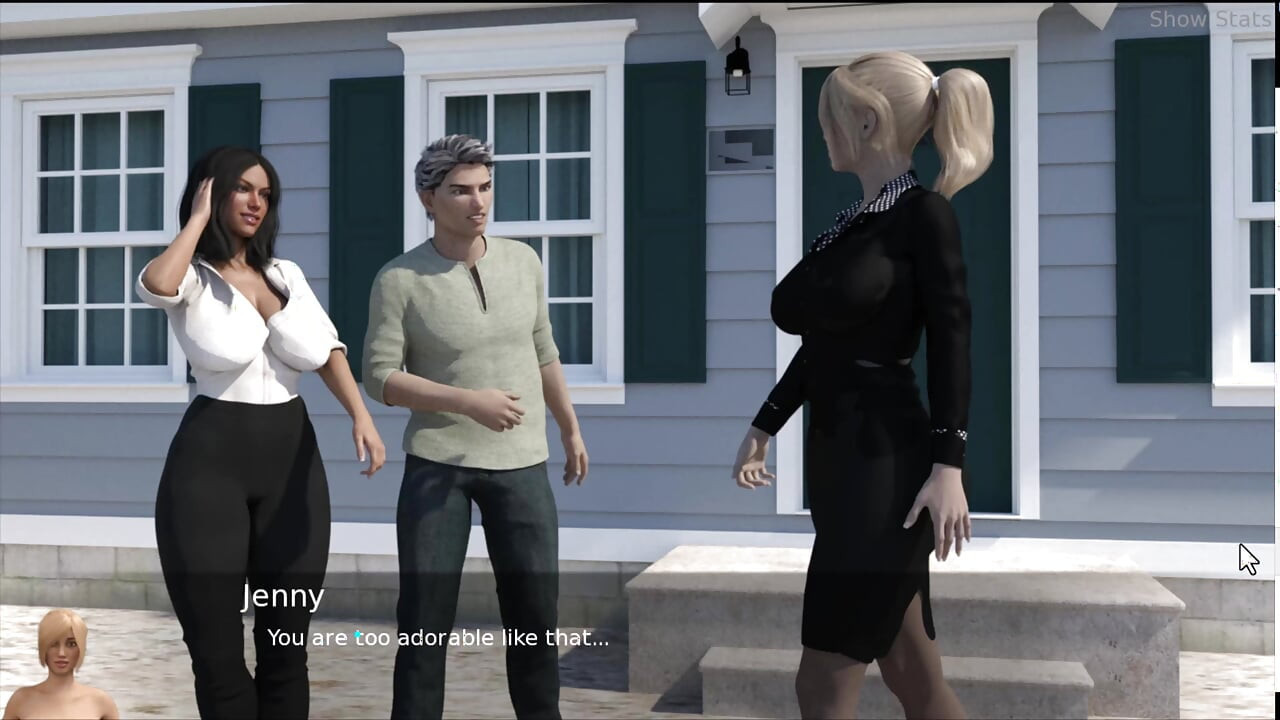Click near the mouse cursor on the right edge

1247,558
